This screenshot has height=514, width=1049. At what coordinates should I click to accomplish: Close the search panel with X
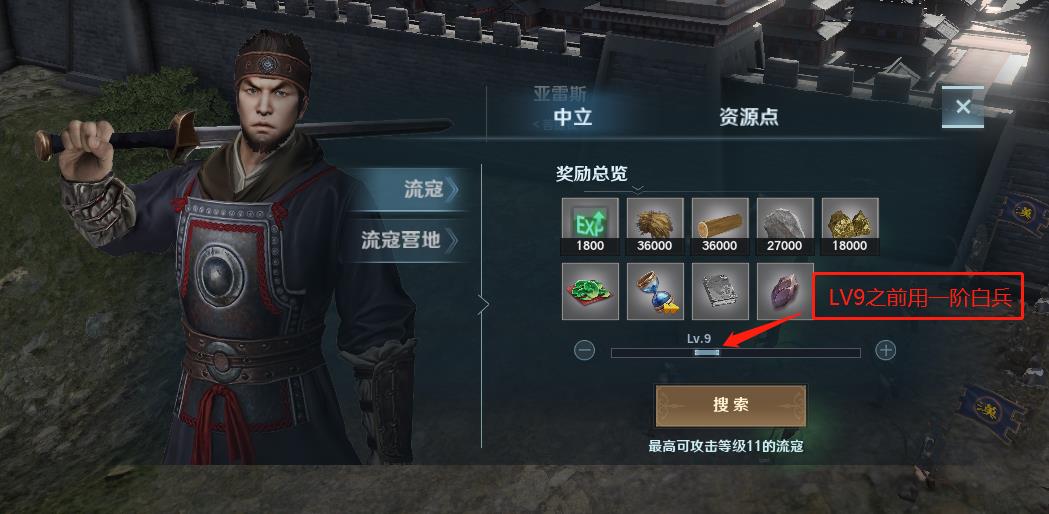pos(963,107)
